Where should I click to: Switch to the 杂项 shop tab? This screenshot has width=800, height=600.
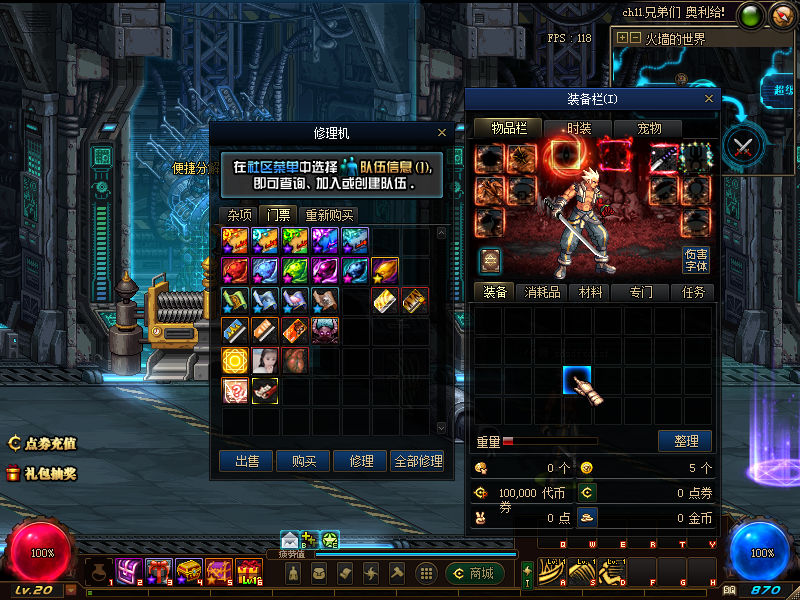(x=239, y=214)
